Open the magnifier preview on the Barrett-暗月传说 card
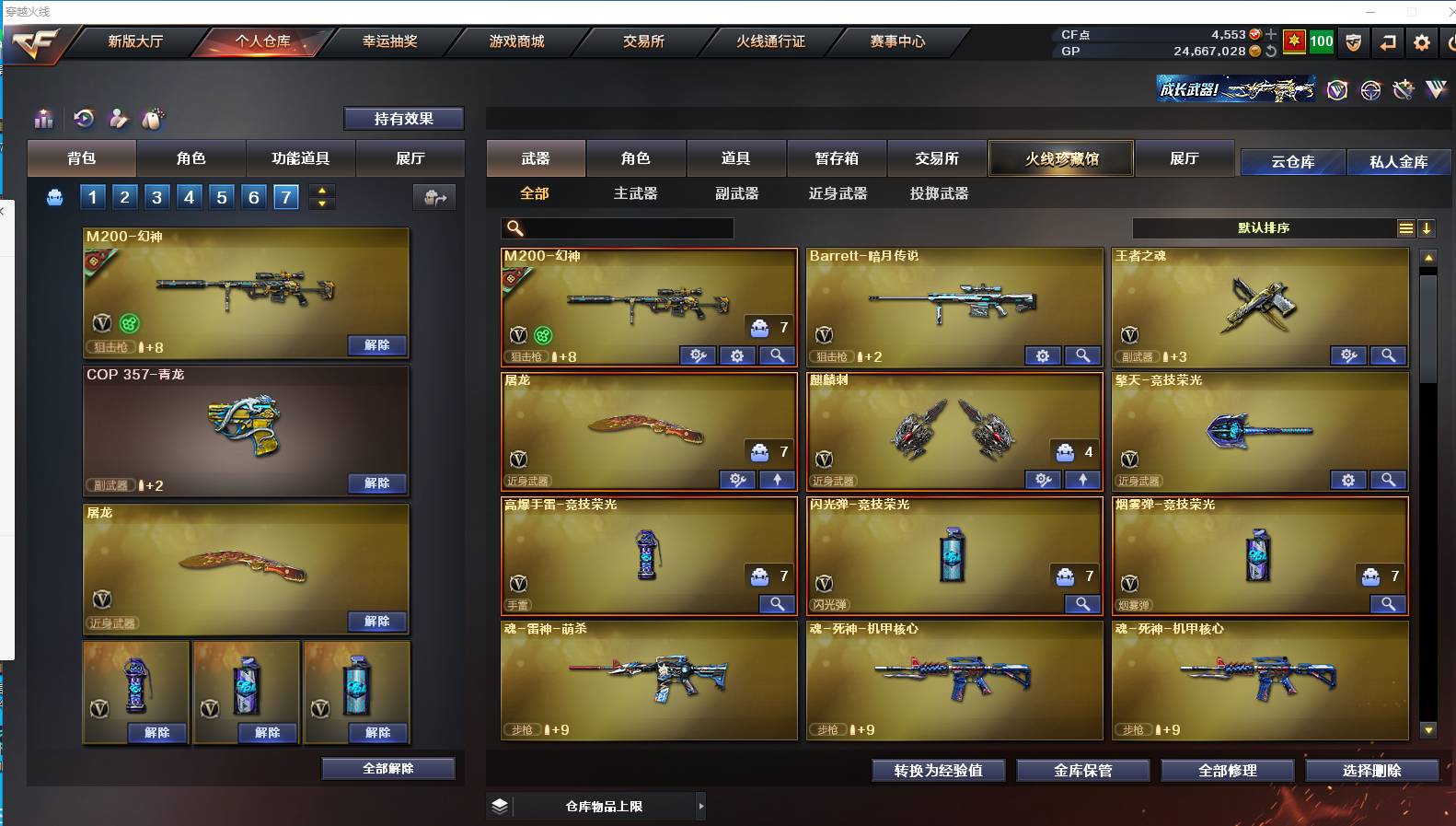The width and height of the screenshot is (1456, 826). pos(1083,355)
